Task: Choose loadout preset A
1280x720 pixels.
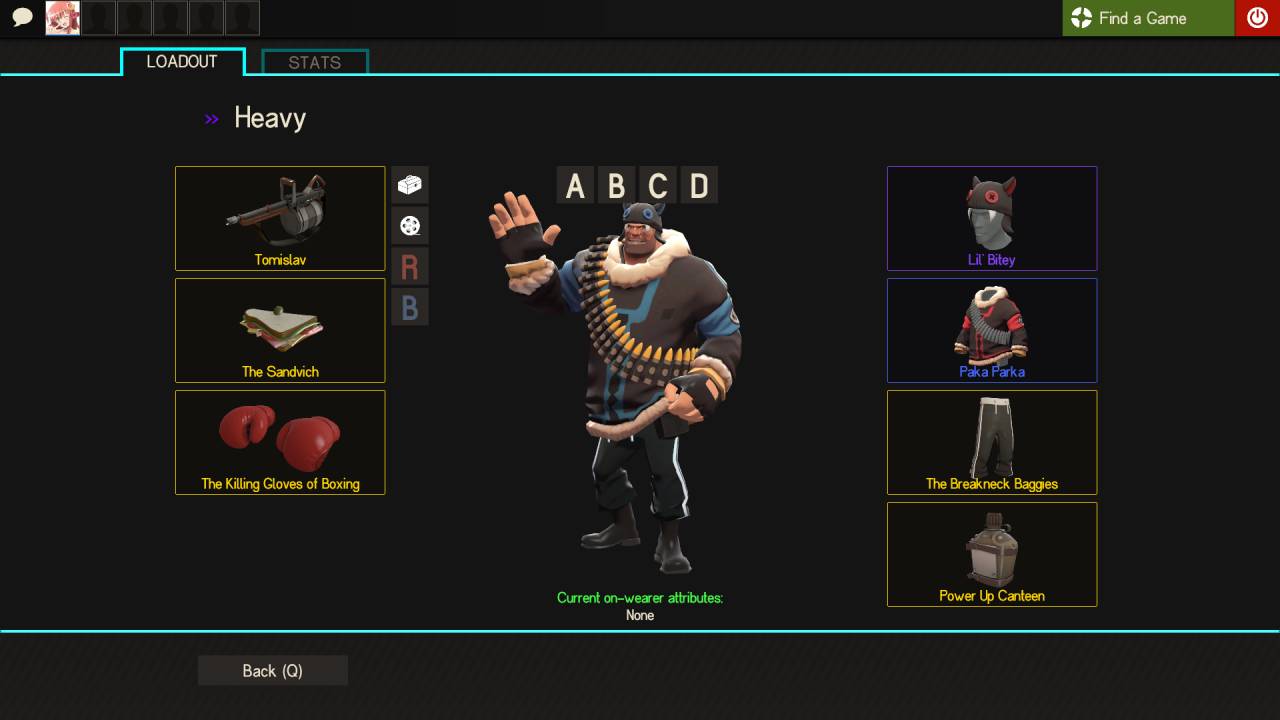Action: pos(575,186)
